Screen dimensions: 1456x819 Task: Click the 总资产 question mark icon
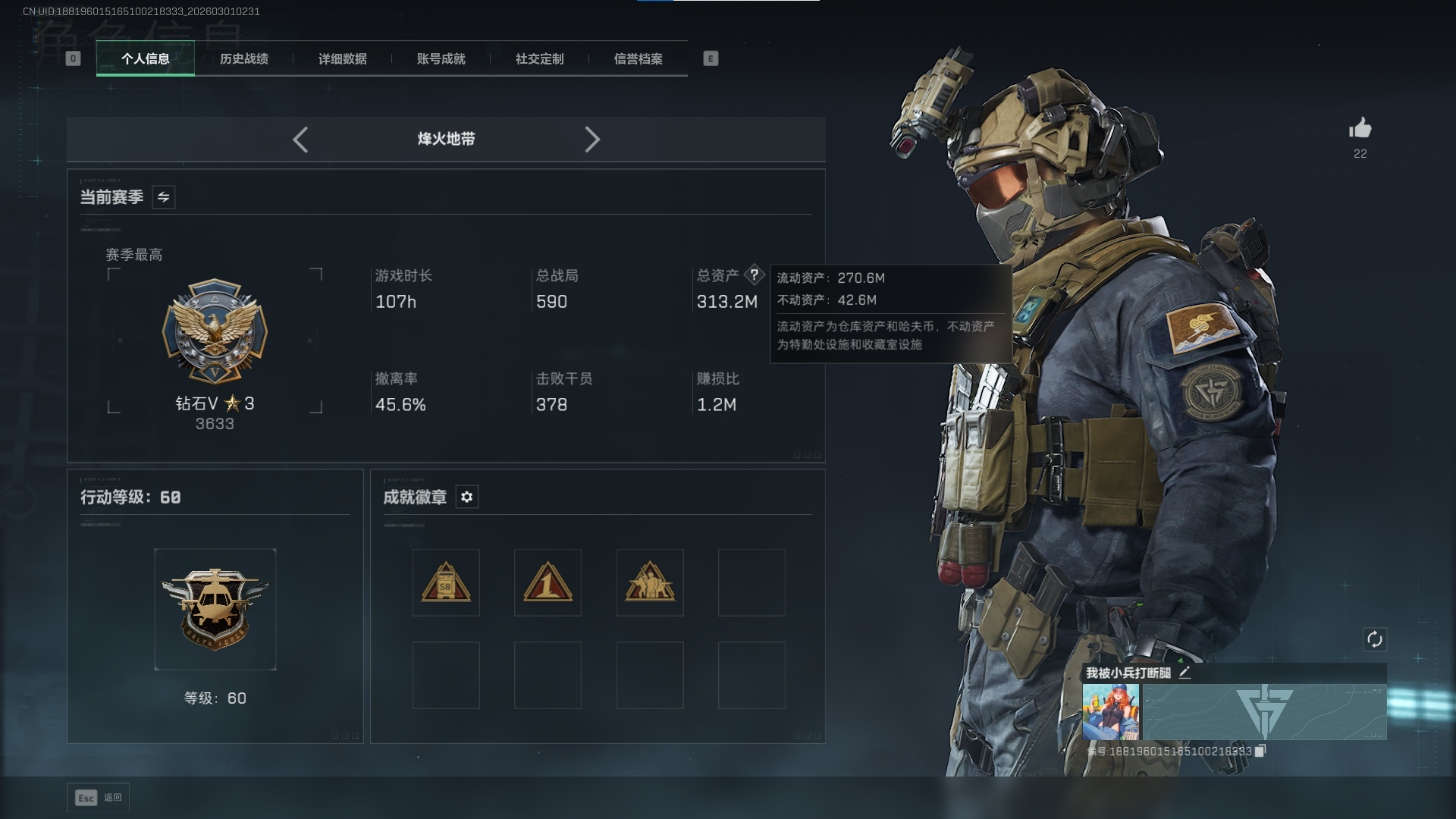click(755, 275)
